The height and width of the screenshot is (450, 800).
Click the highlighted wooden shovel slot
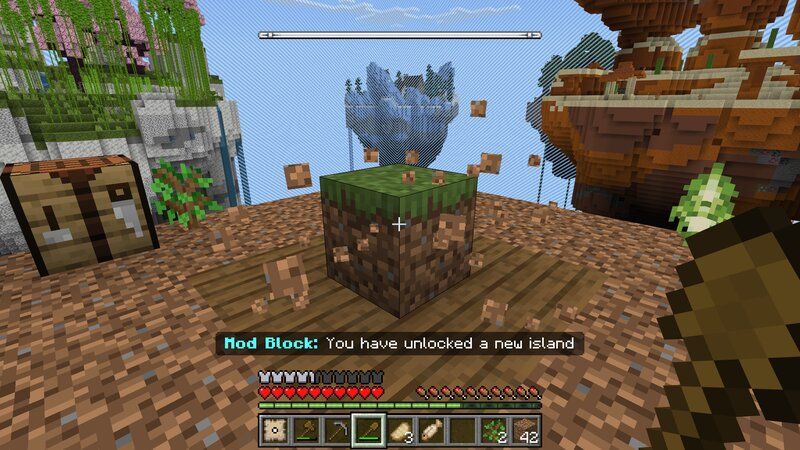pos(368,431)
